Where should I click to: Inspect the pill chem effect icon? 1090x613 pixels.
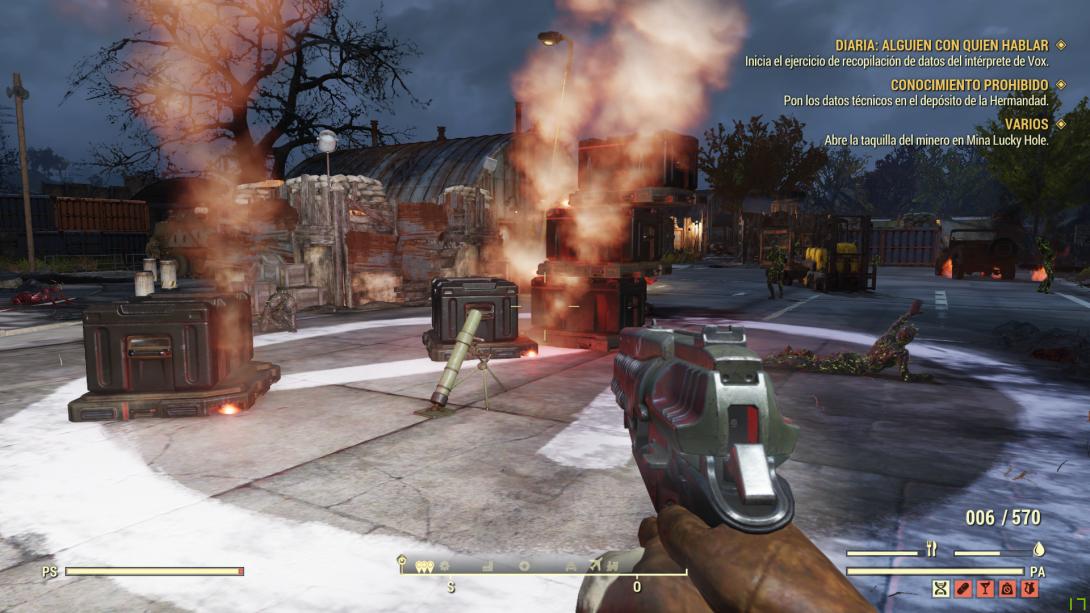(x=962, y=589)
